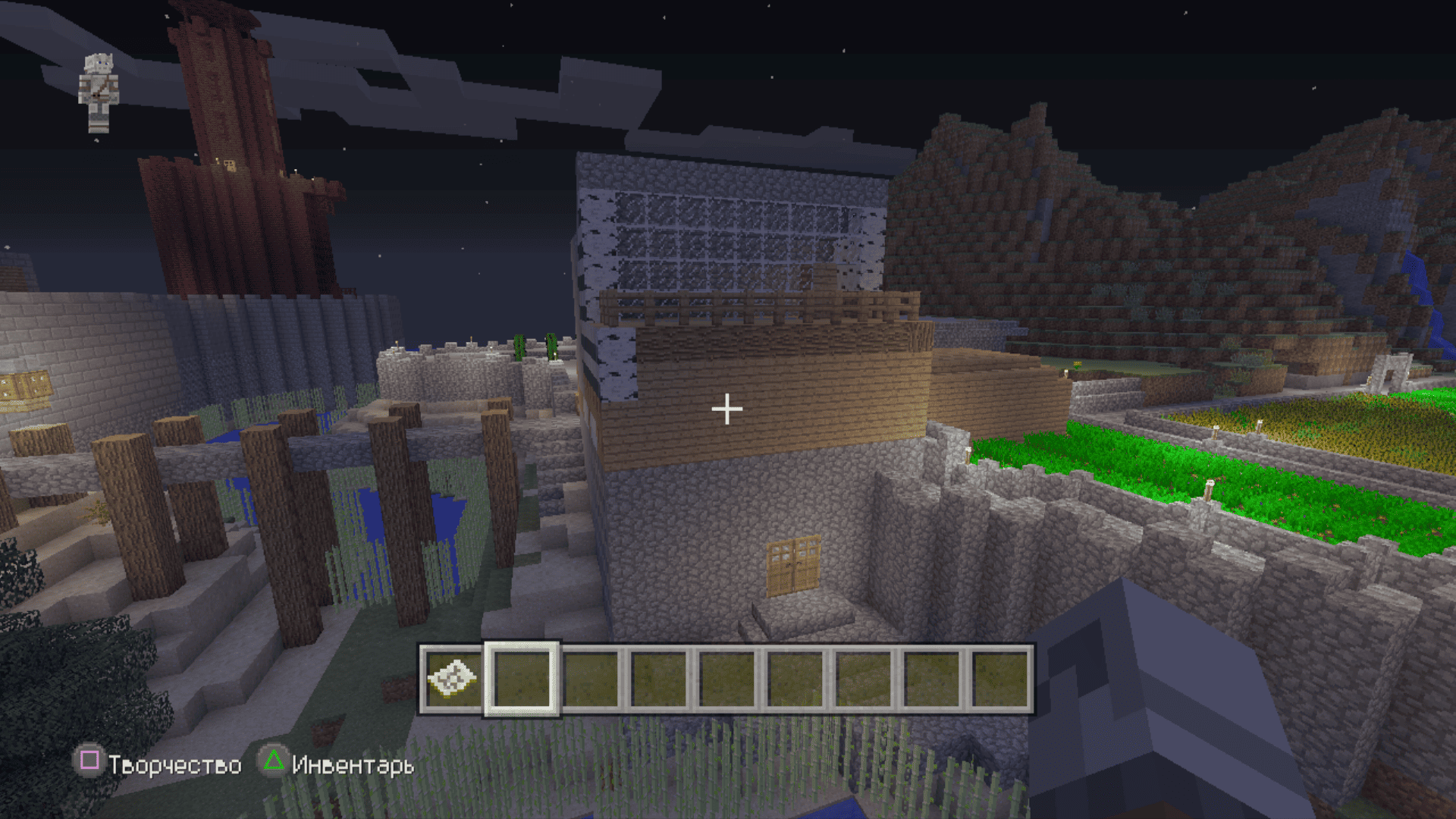Click the highlighted empty hotbar slot
1456x819 pixels.
[x=522, y=679]
